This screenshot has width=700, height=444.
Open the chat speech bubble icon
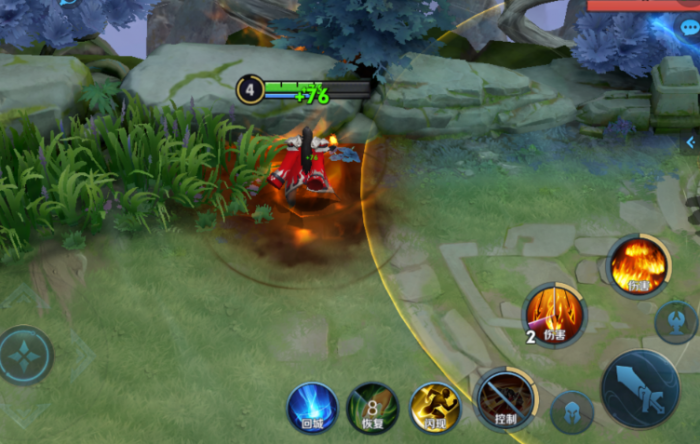(x=689, y=28)
